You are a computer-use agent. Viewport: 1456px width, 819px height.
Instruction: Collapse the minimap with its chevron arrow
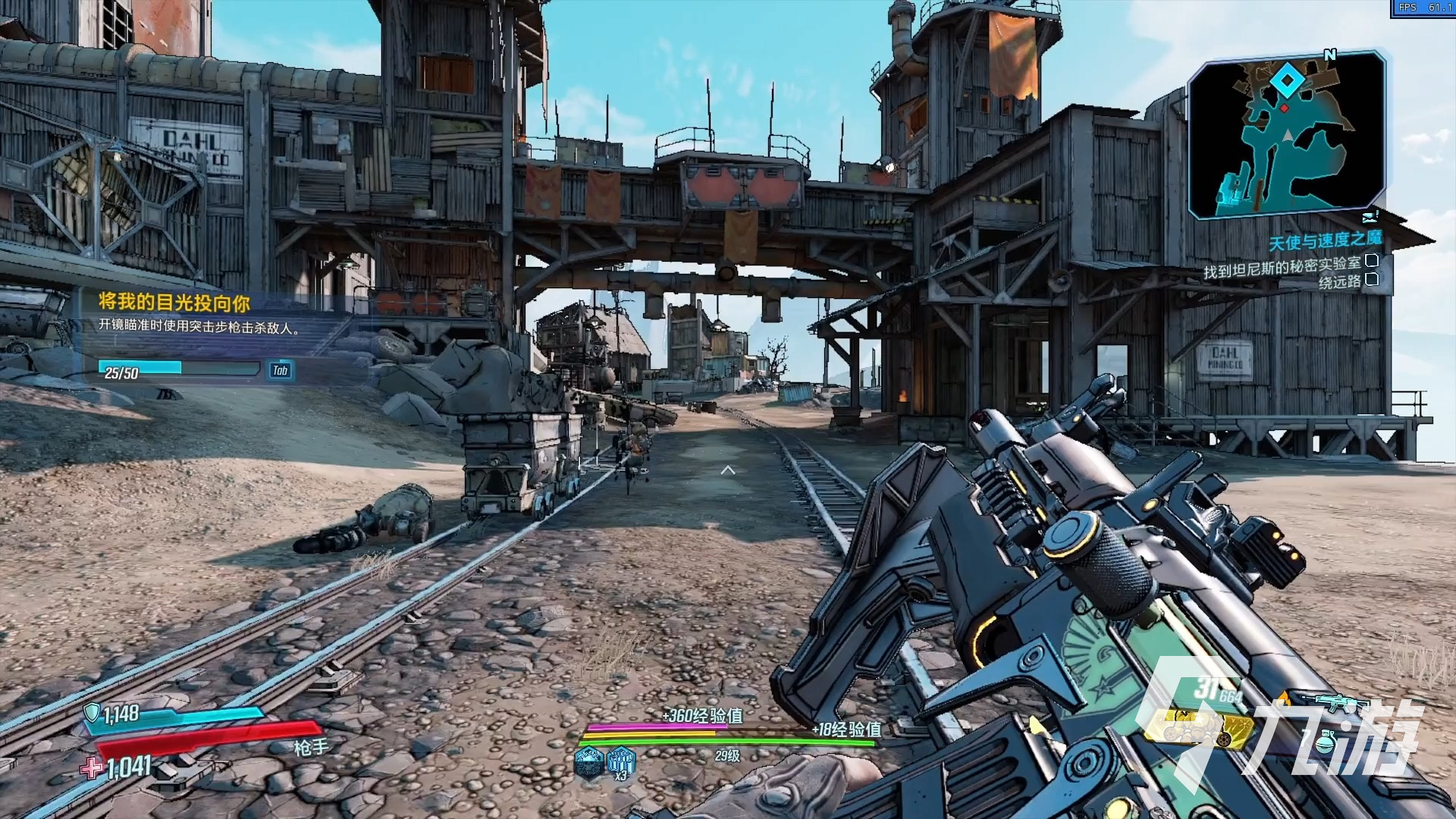click(1370, 217)
